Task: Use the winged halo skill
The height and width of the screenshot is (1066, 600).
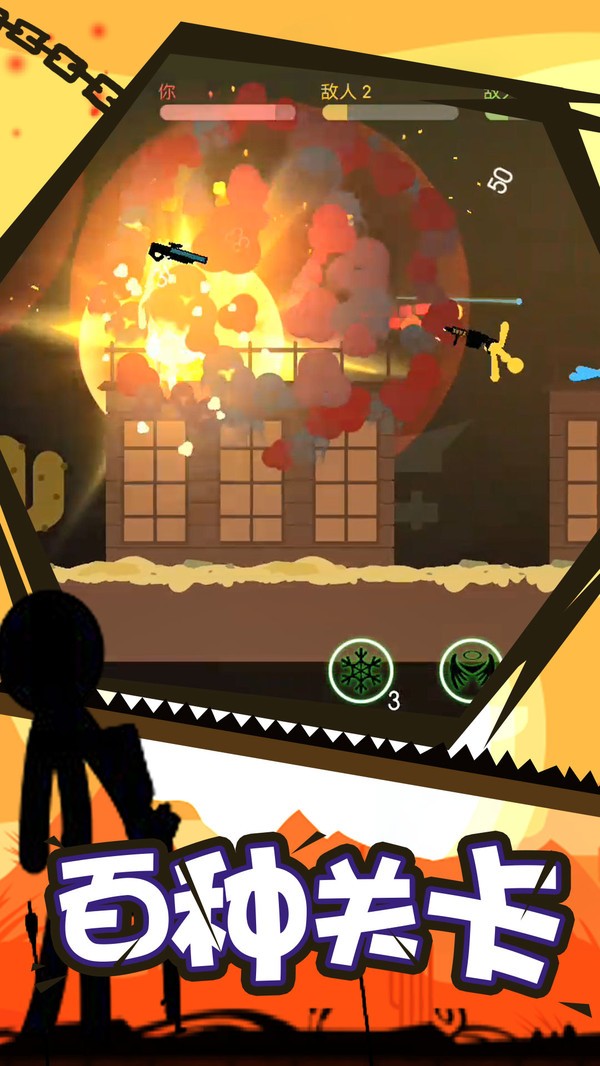Action: click(468, 668)
